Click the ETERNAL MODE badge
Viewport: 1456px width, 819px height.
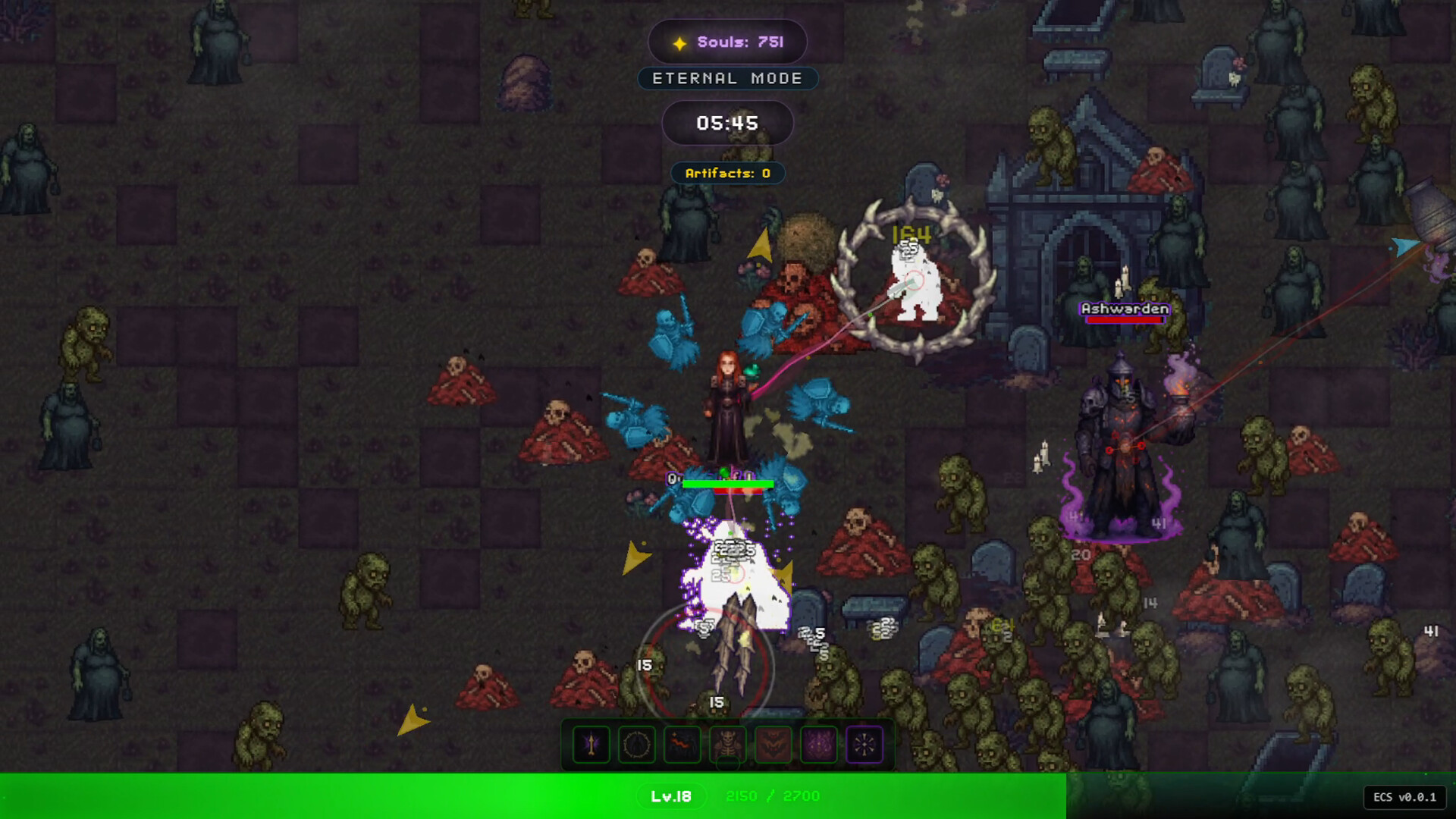(727, 78)
